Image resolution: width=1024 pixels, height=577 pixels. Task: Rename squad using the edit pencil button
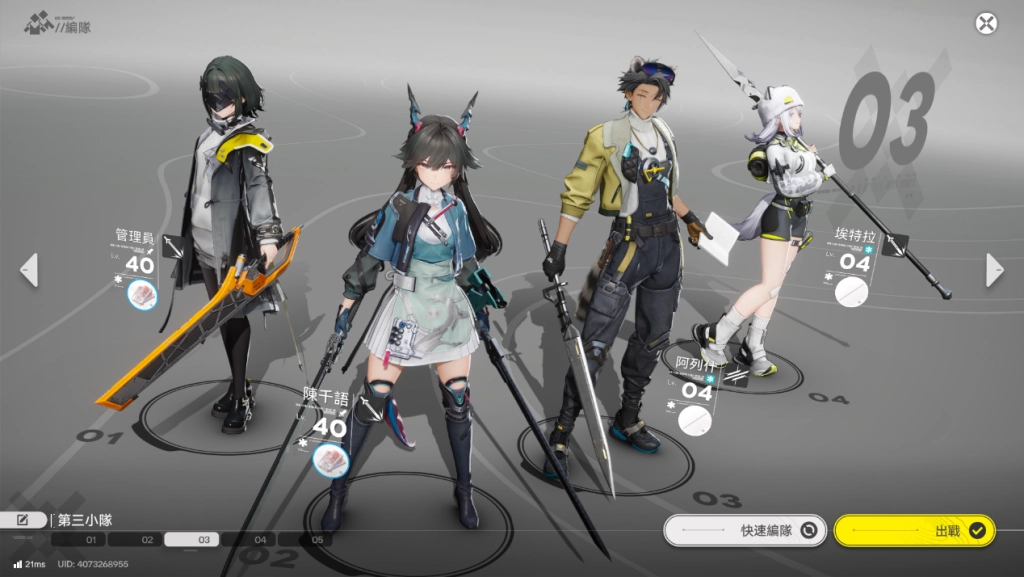click(x=24, y=519)
